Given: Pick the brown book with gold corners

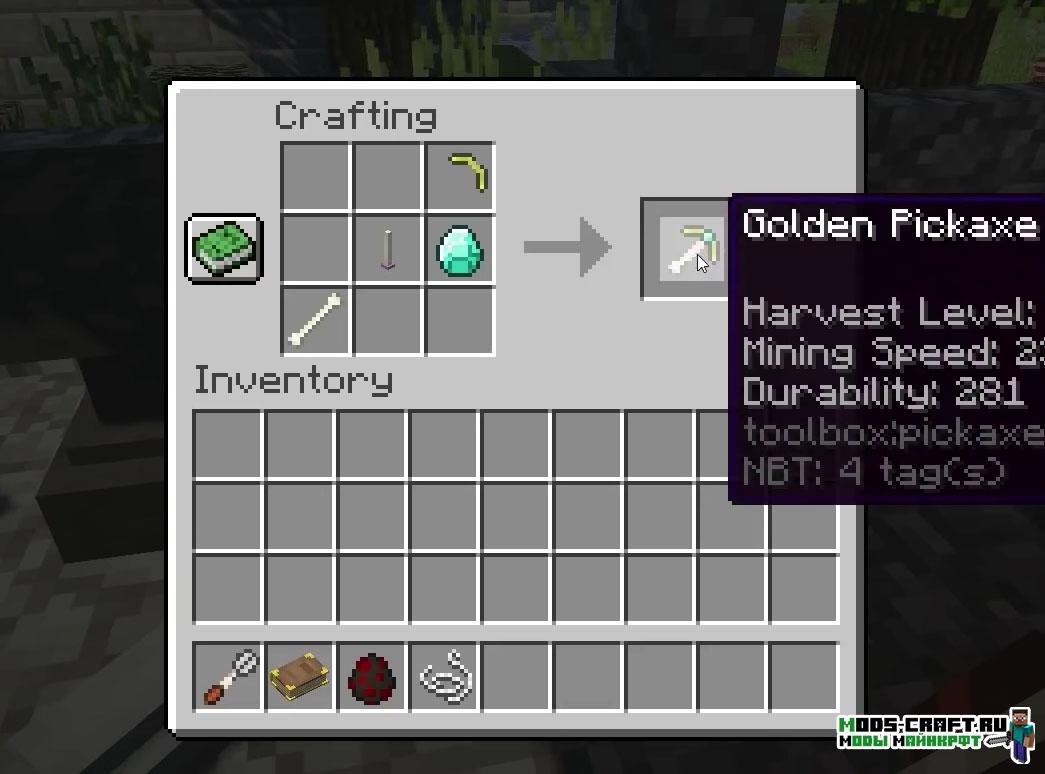Looking at the screenshot, I should coord(301,677).
